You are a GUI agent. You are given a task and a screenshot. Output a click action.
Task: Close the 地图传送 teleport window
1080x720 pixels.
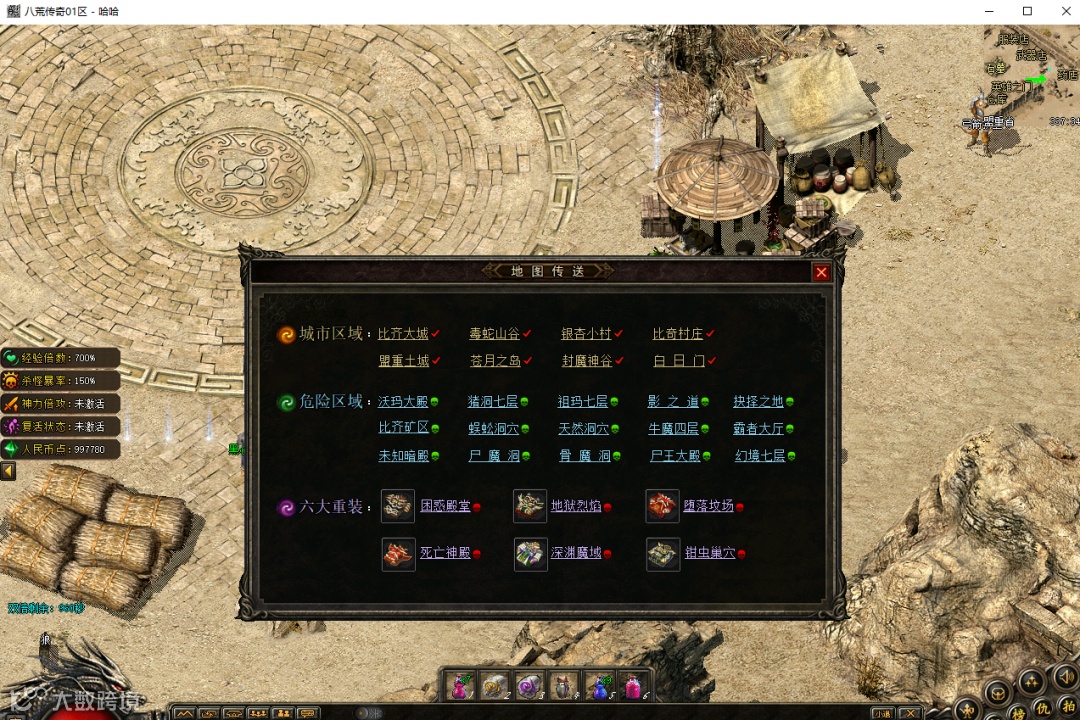tap(821, 272)
